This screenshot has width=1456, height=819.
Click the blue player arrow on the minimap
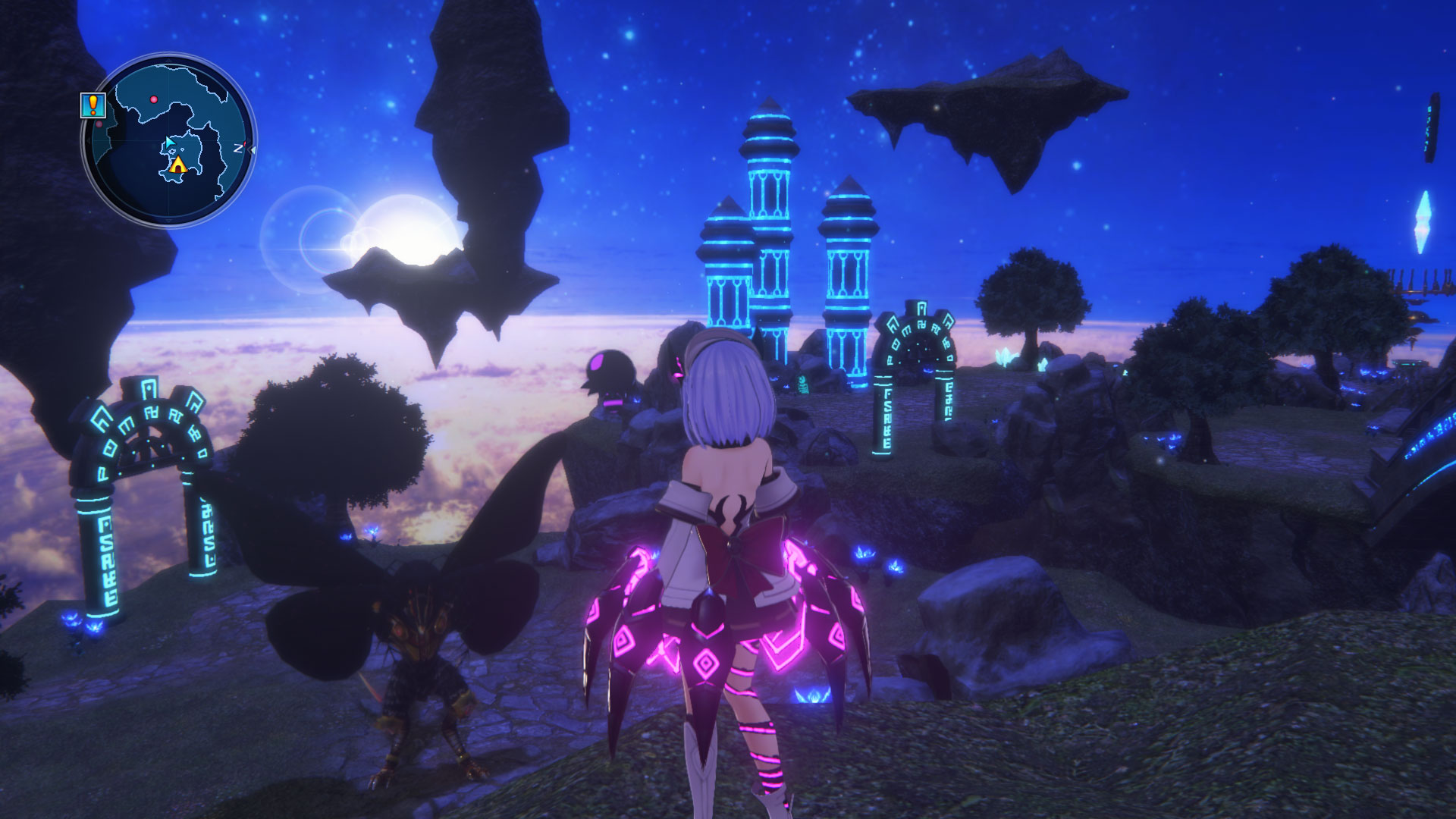168,143
